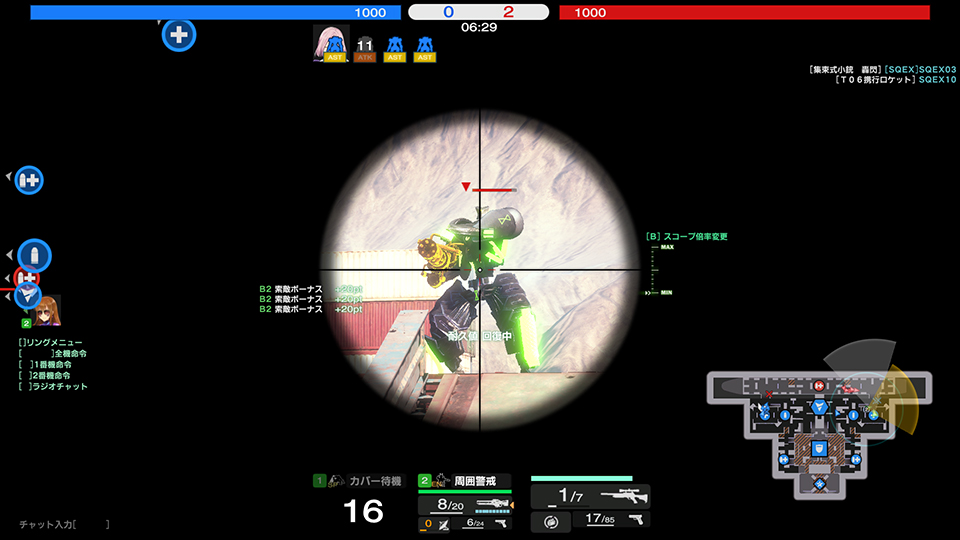The image size is (960, 540).
Task: Select the sniper rifle weapon slot
Action: click(591, 496)
